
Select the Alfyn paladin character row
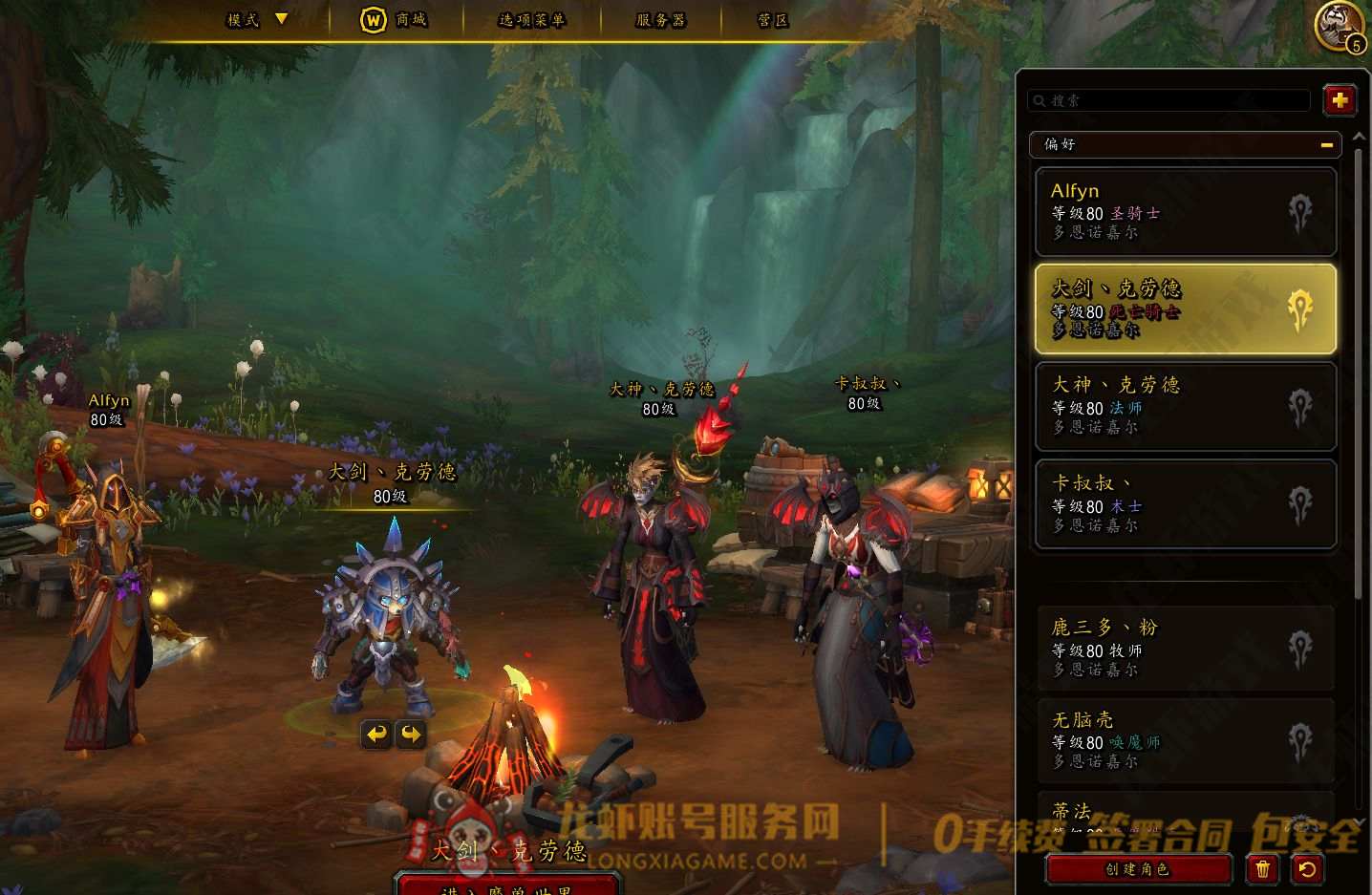coord(1185,211)
